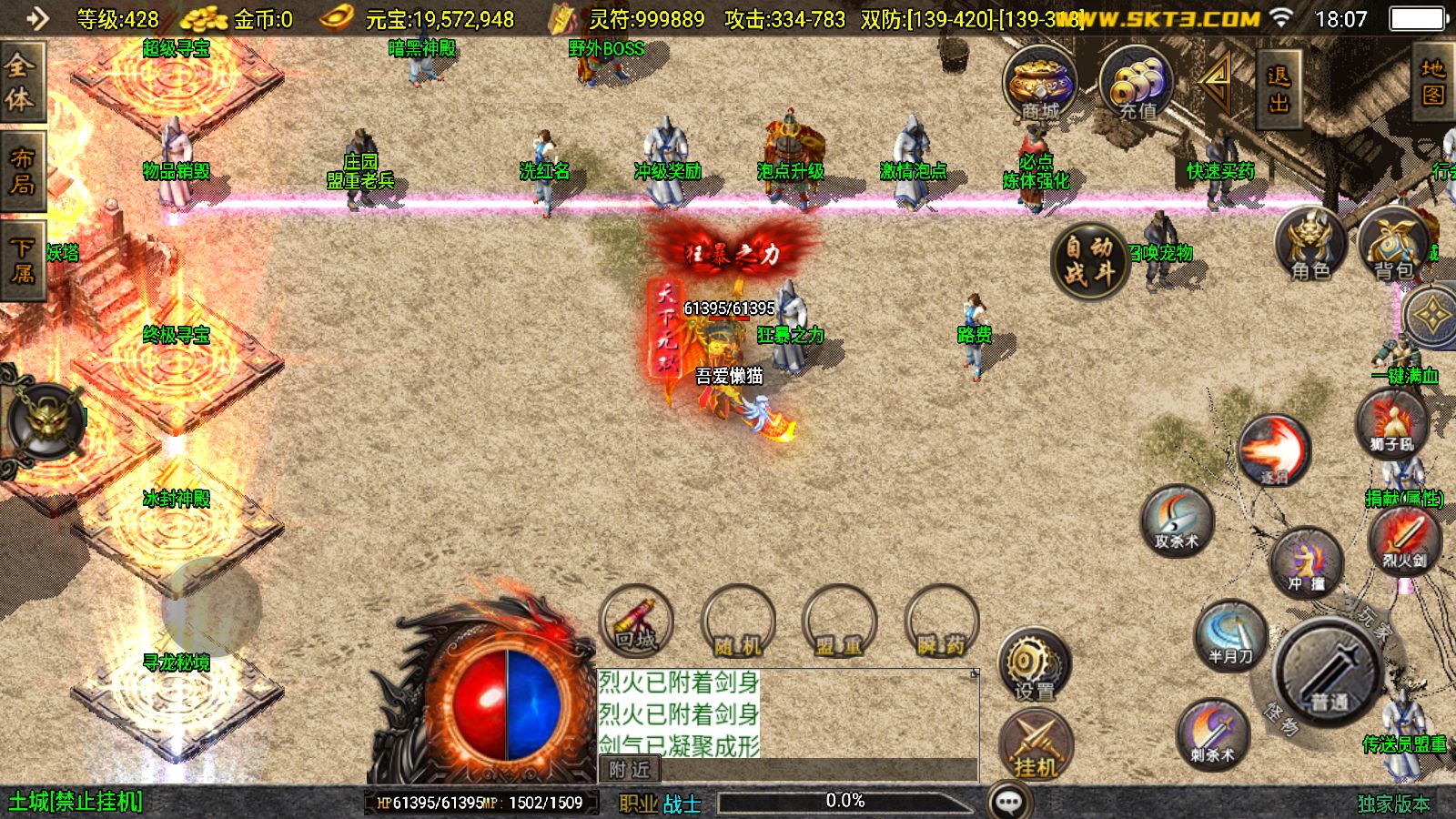Open the 设置 settings gear
Viewport: 1456px width, 819px height.
click(1035, 665)
